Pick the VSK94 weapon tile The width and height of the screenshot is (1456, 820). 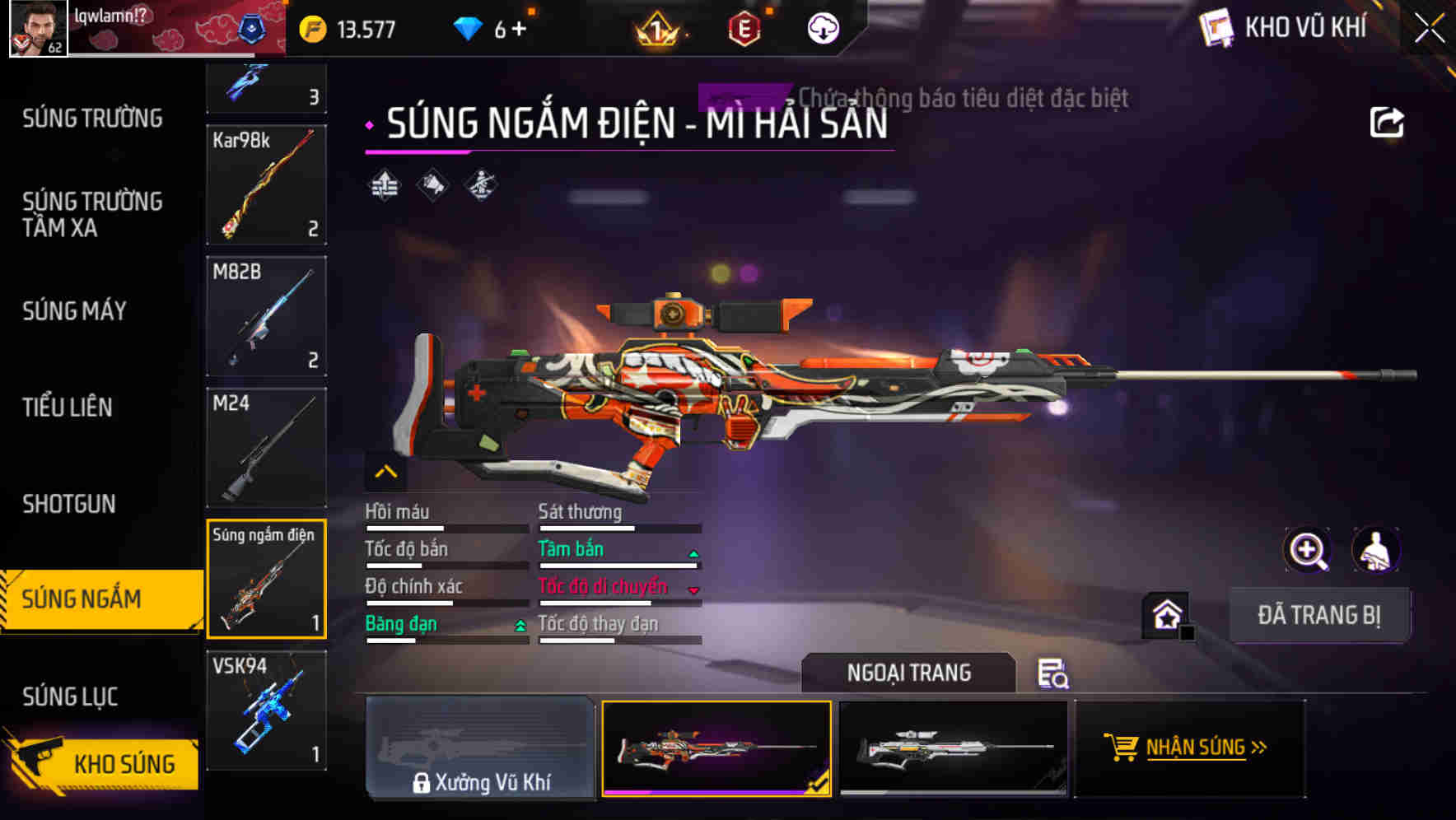point(266,710)
